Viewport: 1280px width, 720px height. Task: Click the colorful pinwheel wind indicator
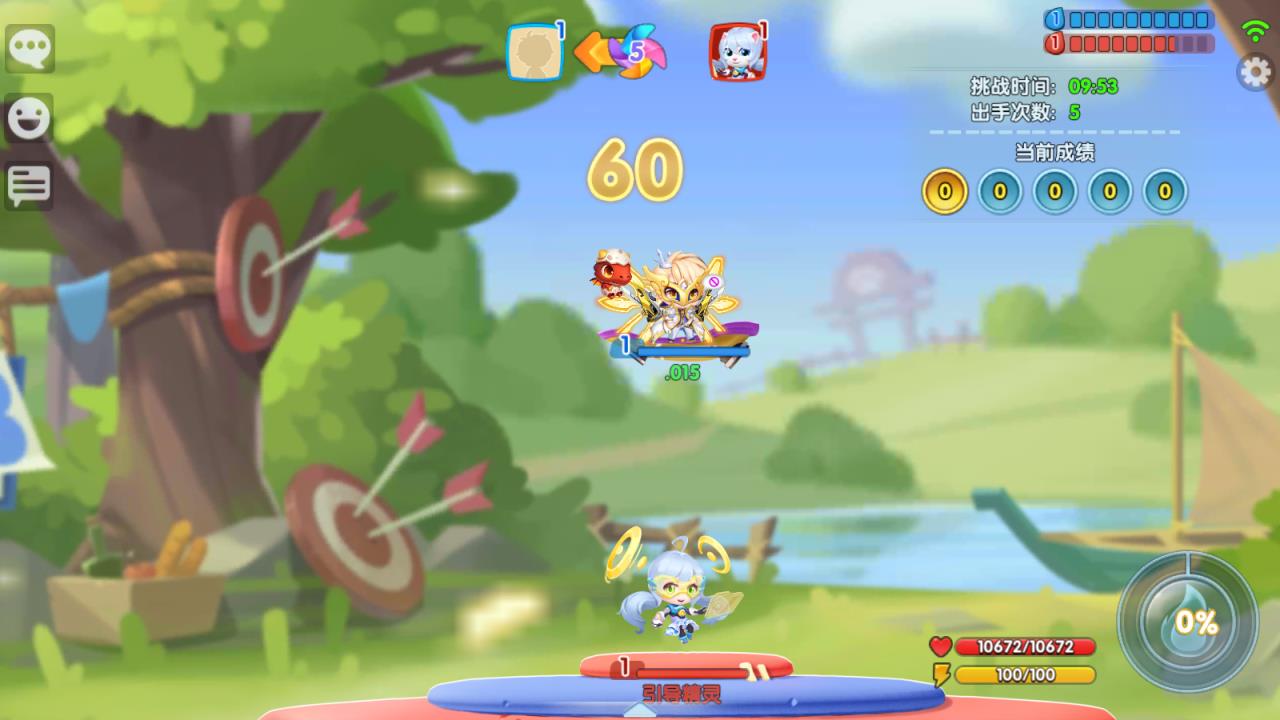click(x=634, y=52)
